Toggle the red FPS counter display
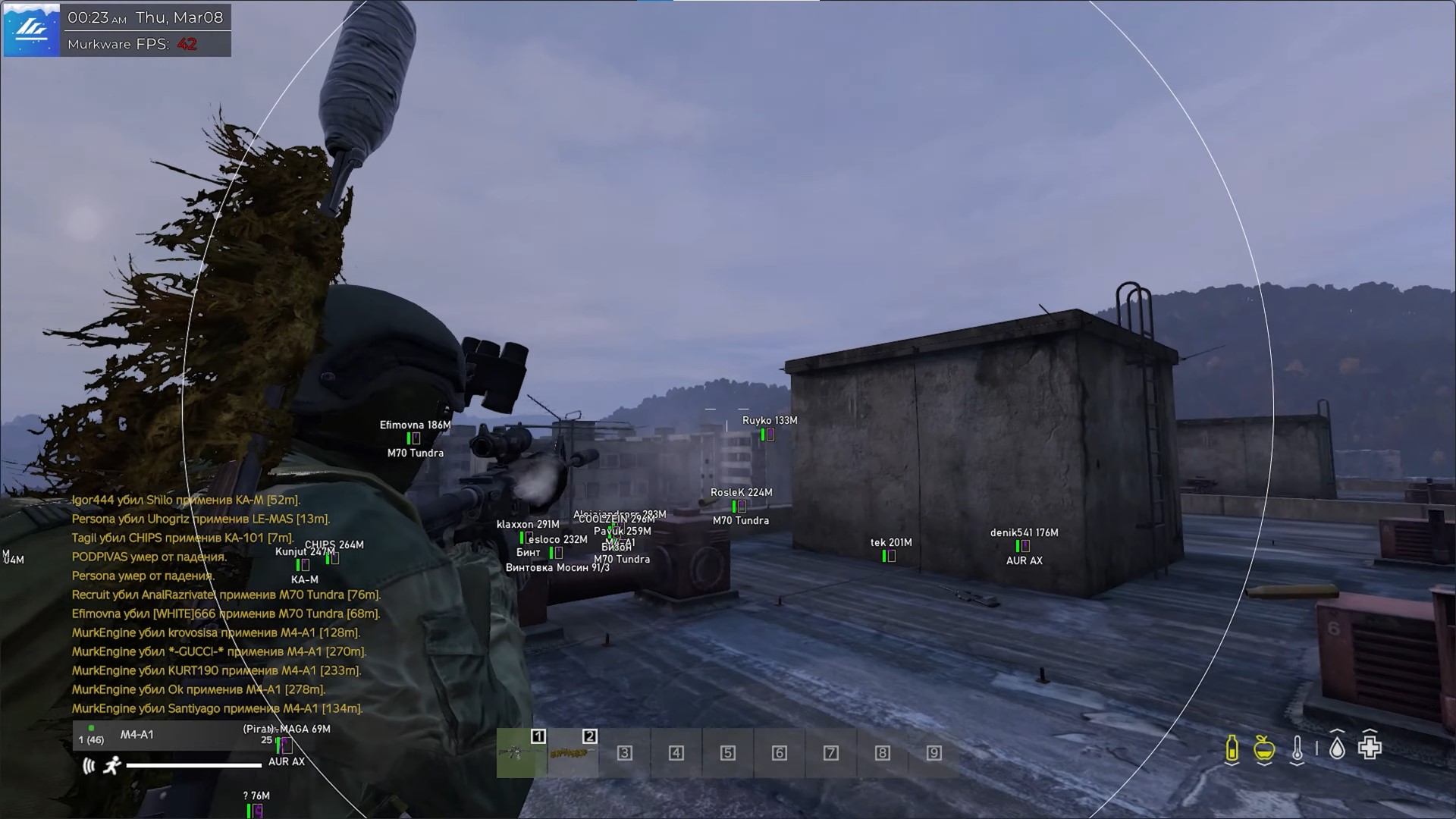 tap(188, 44)
